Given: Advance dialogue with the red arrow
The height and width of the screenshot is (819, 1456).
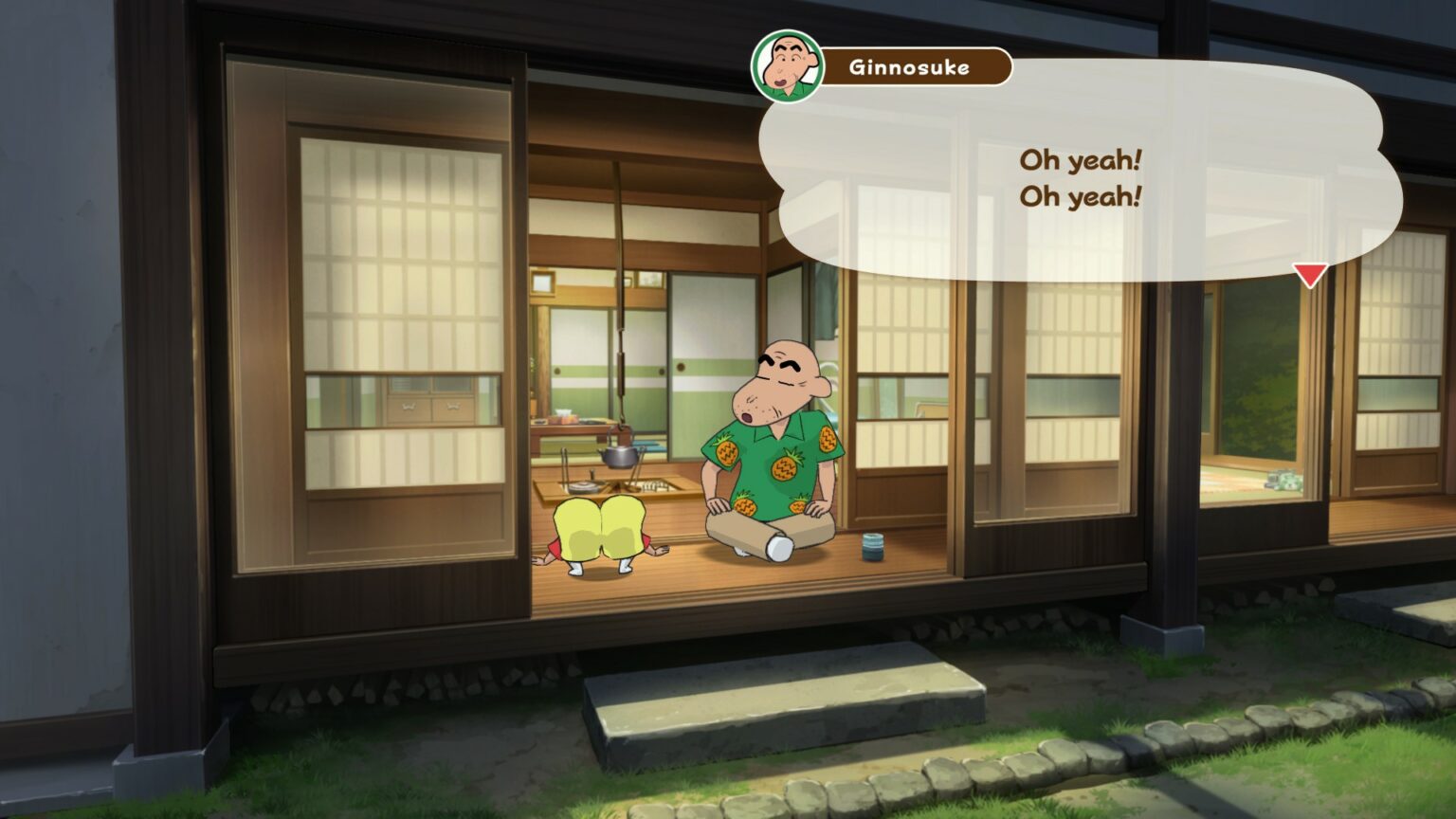Looking at the screenshot, I should 1309,275.
